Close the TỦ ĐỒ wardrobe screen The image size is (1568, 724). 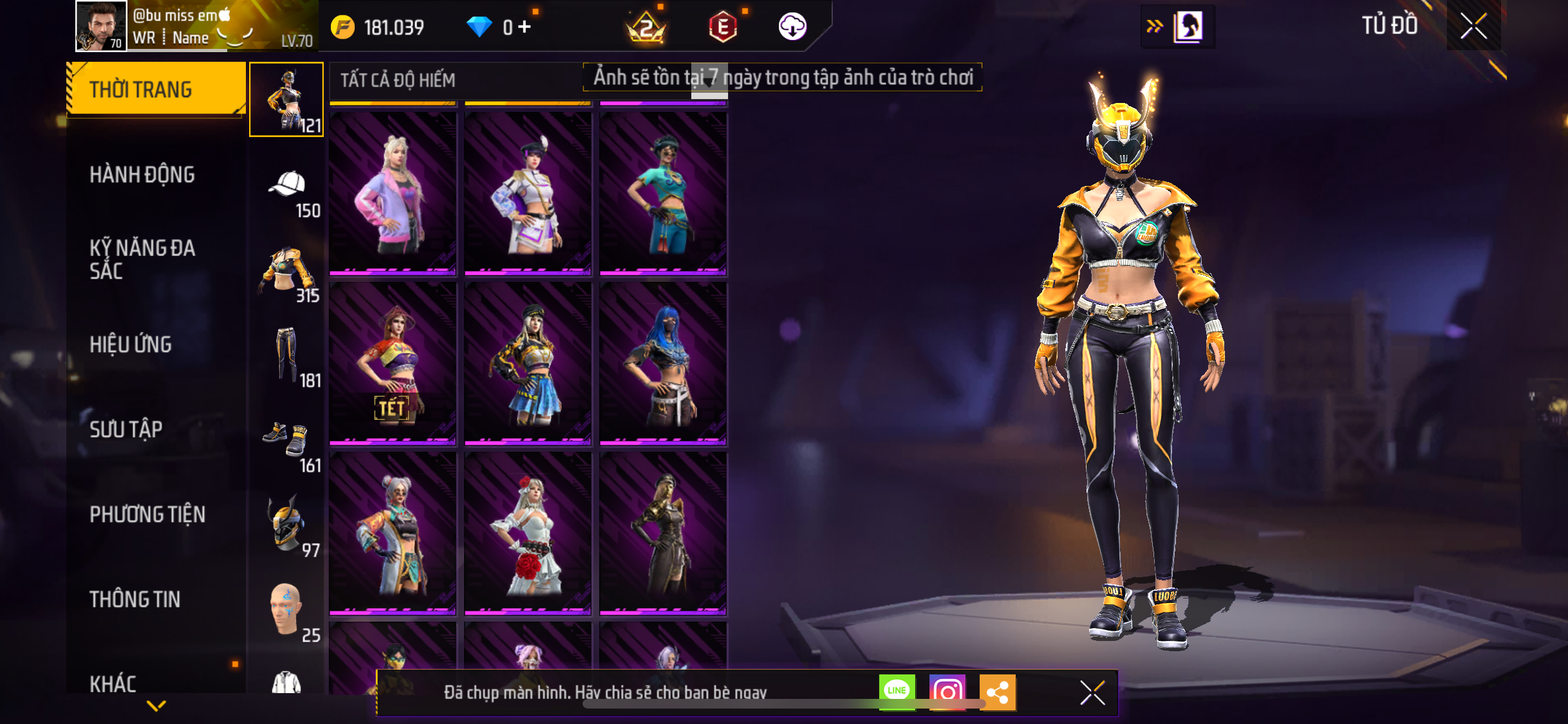[x=1473, y=26]
